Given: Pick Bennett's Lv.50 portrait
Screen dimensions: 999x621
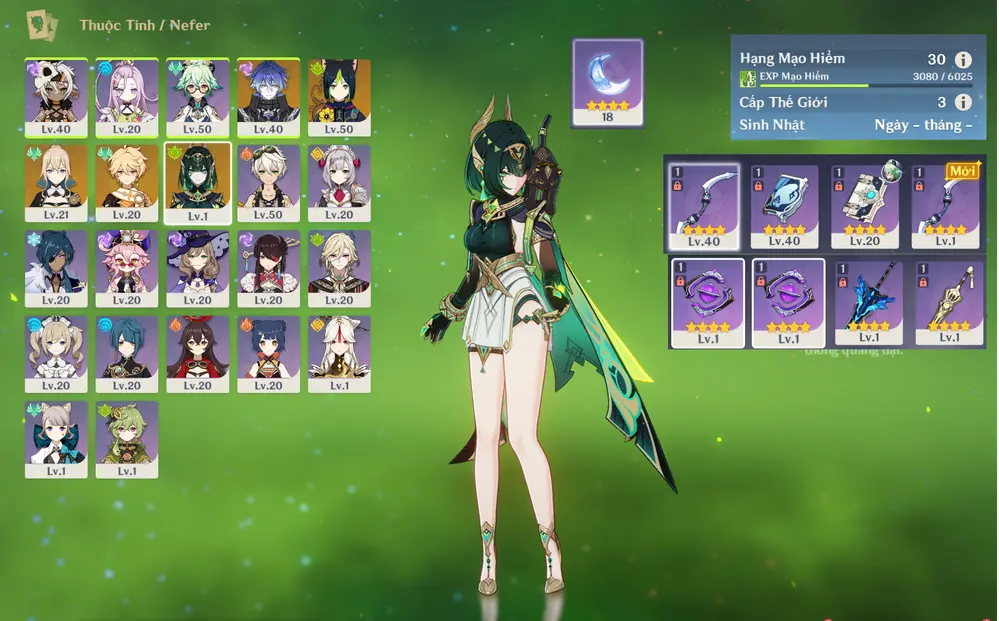Looking at the screenshot, I should (x=268, y=183).
